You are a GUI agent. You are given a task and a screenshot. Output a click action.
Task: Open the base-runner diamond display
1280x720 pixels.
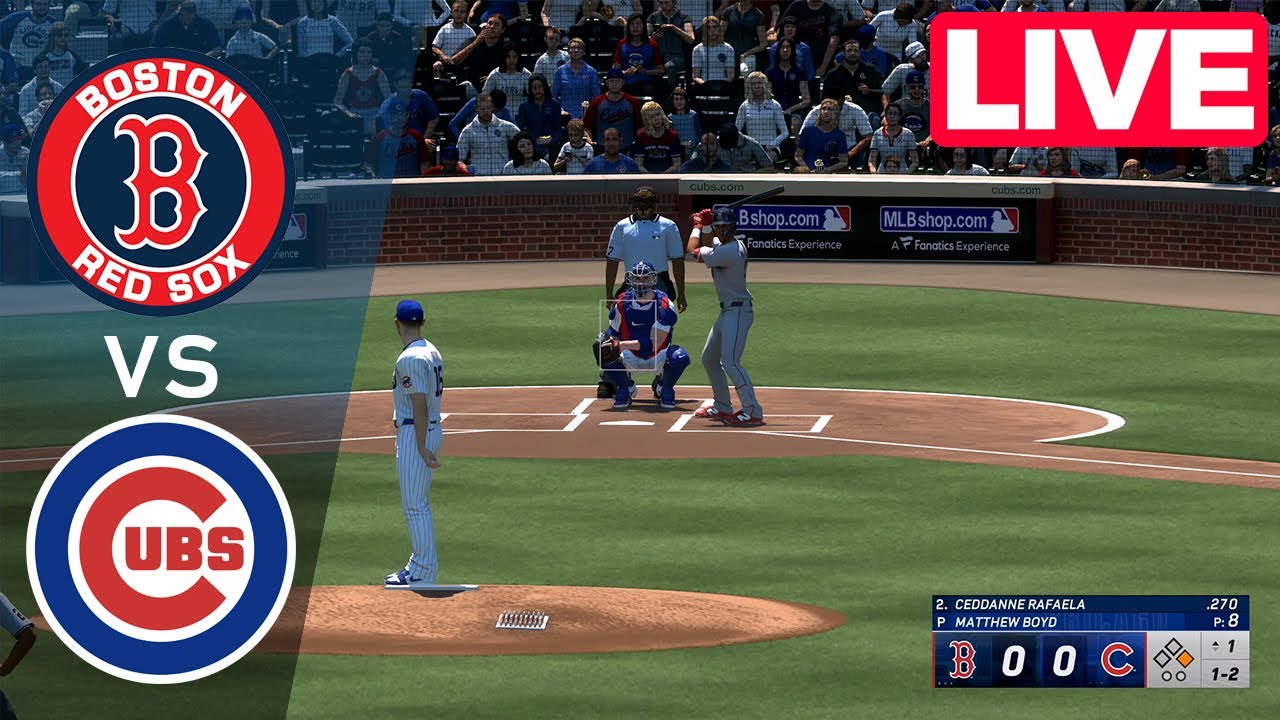coord(1173,656)
